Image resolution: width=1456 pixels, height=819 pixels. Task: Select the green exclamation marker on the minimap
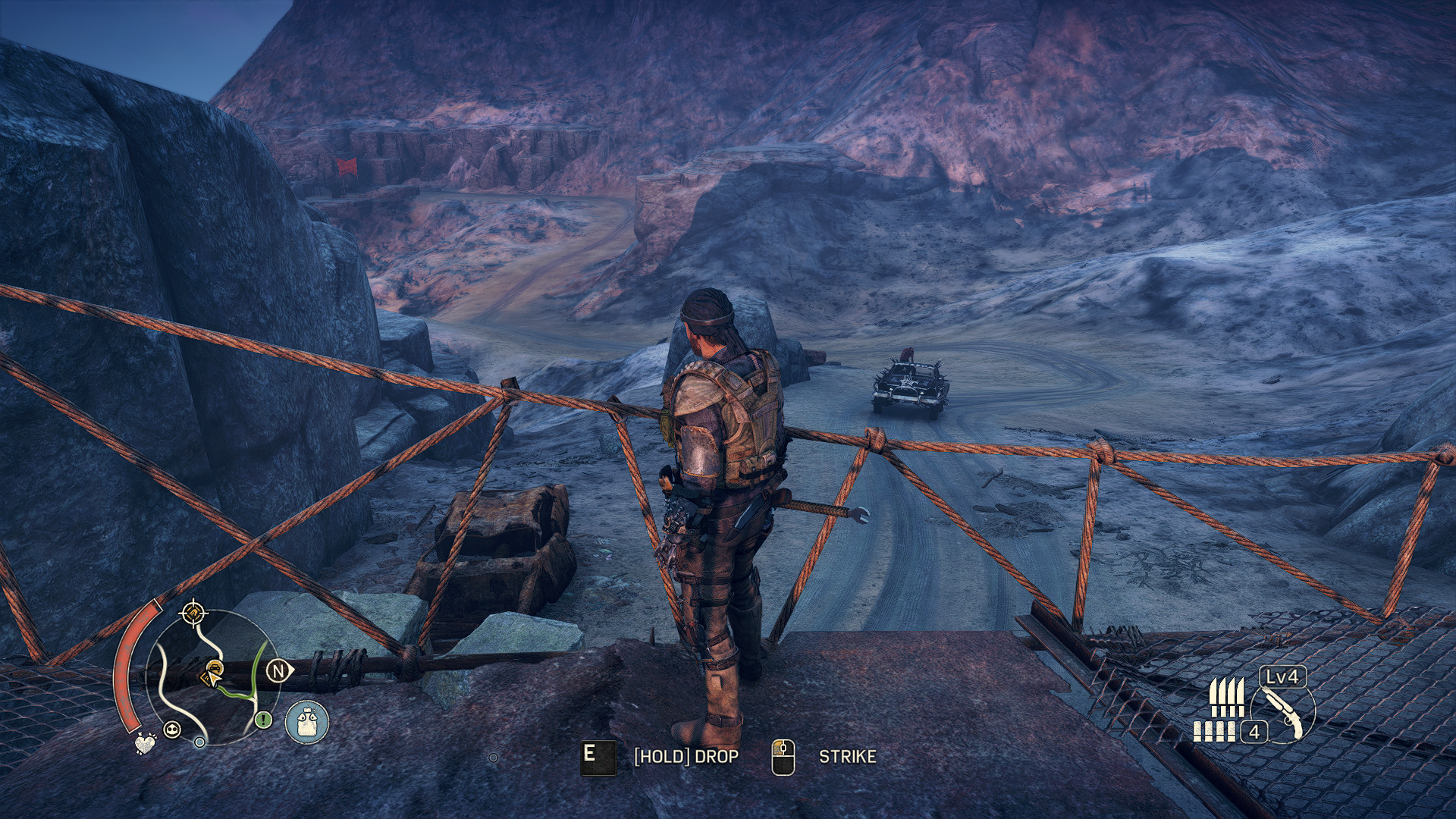click(x=263, y=719)
